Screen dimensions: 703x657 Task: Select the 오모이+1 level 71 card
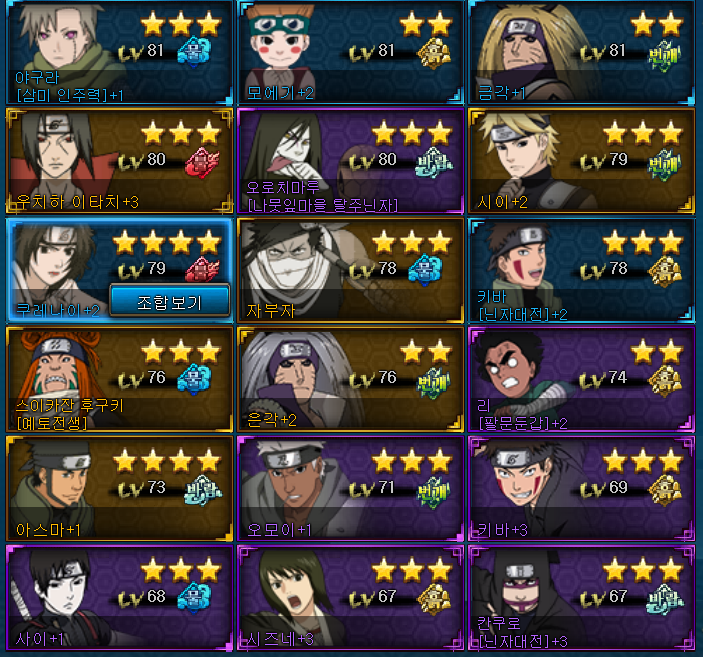pos(351,487)
